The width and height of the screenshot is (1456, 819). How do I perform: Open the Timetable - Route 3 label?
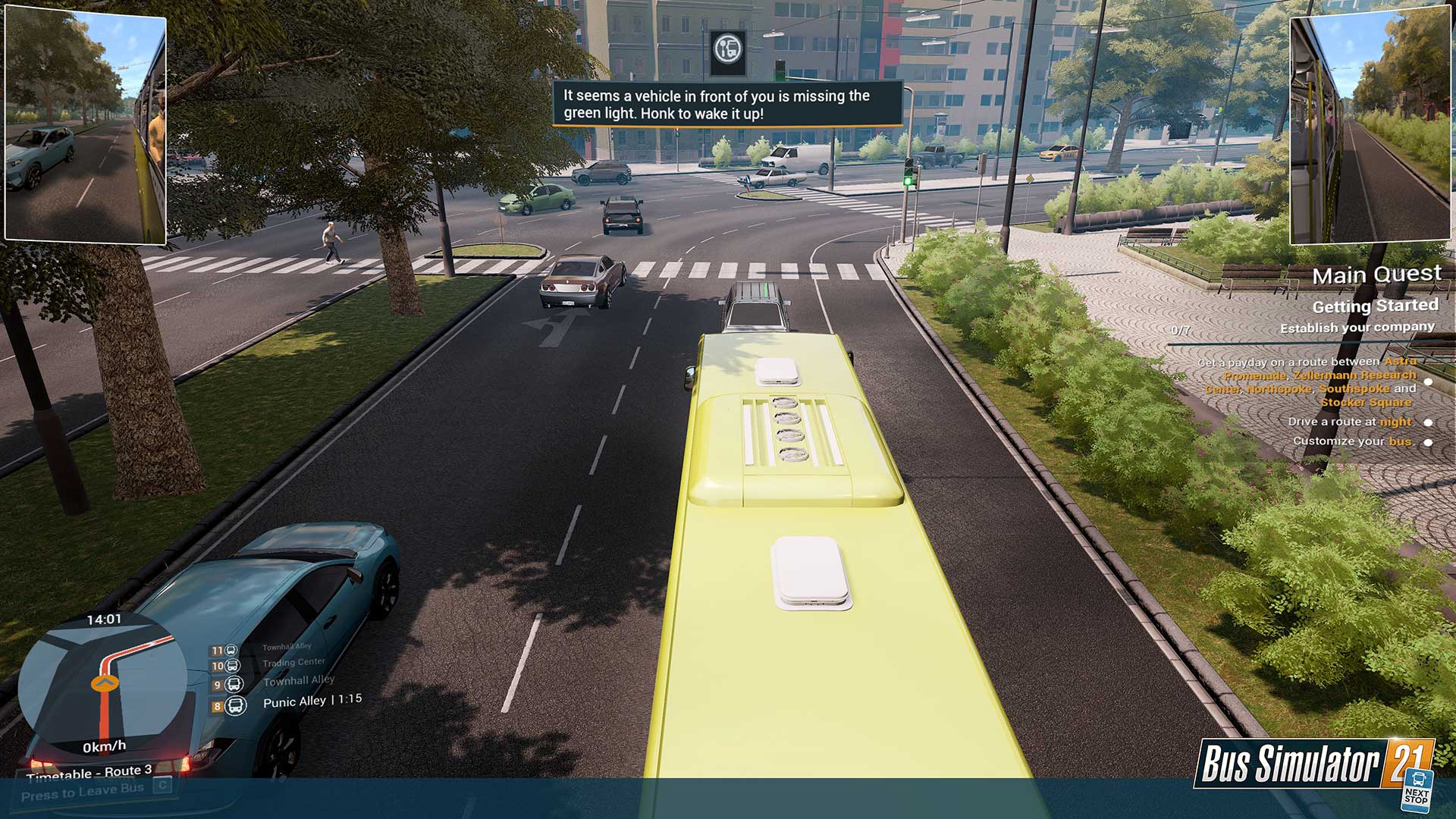[89, 773]
